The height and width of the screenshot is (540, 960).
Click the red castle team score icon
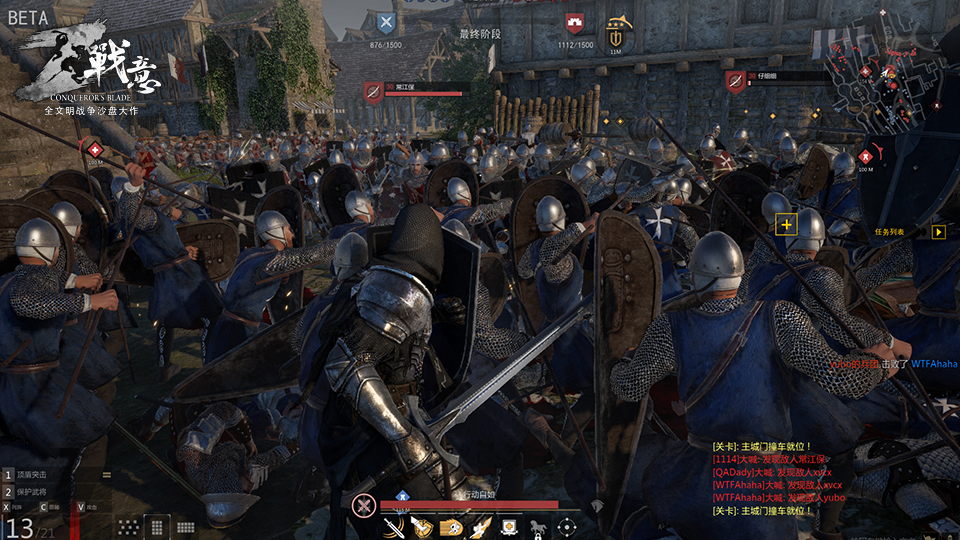point(574,23)
